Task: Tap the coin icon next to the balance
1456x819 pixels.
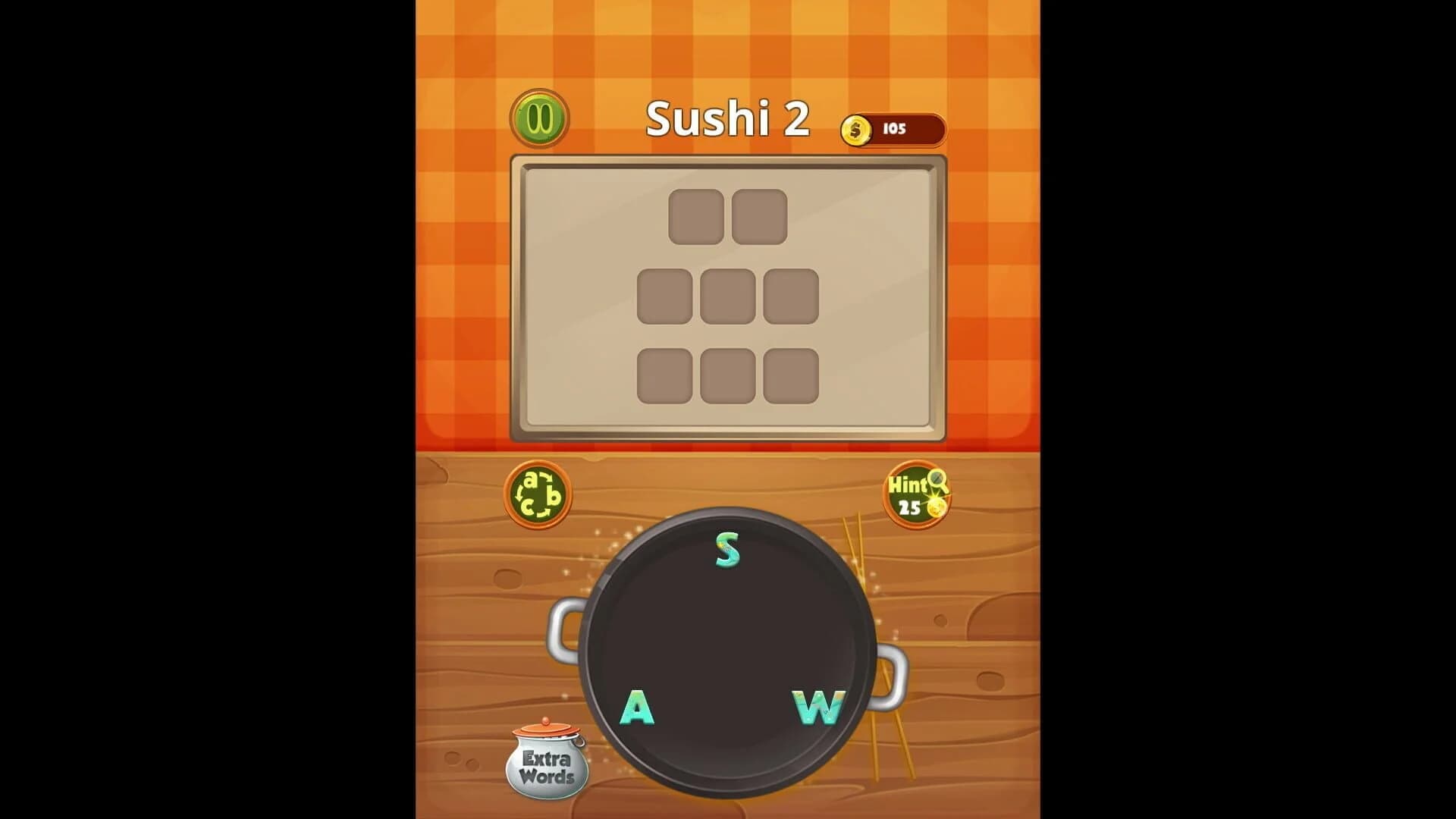Action: point(858,129)
